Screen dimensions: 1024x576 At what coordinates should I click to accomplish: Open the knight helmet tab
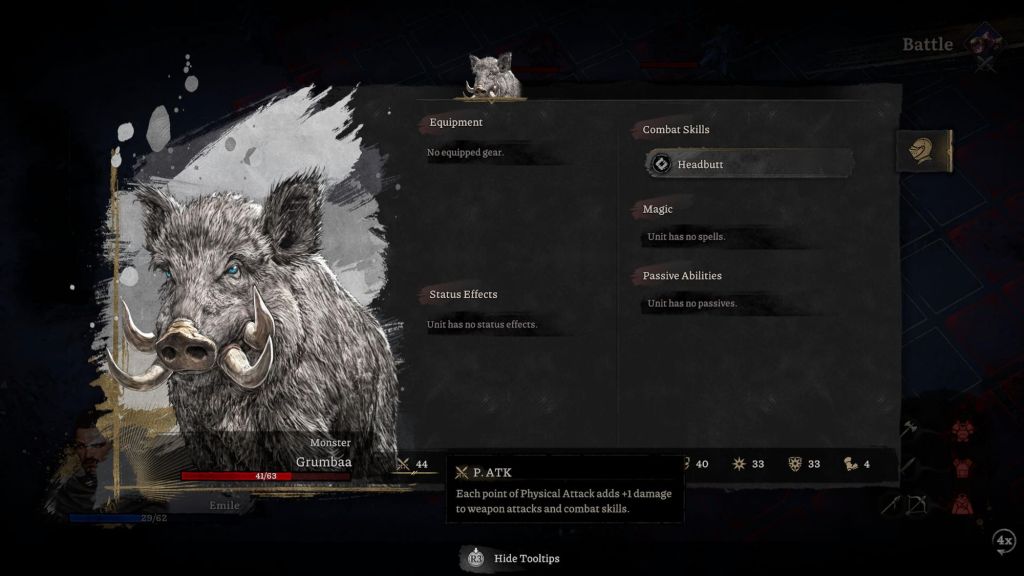pos(922,151)
